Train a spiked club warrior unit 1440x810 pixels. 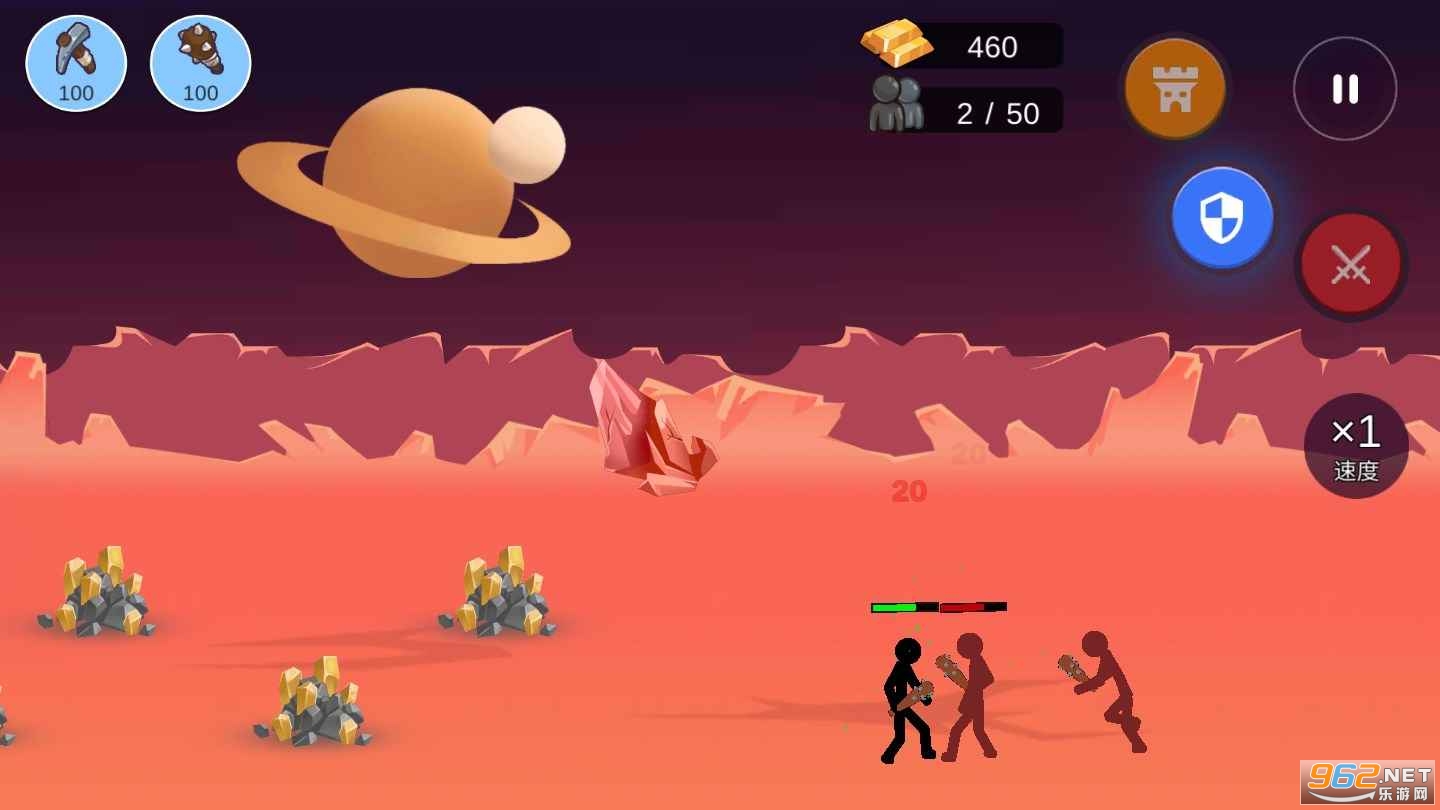point(200,63)
